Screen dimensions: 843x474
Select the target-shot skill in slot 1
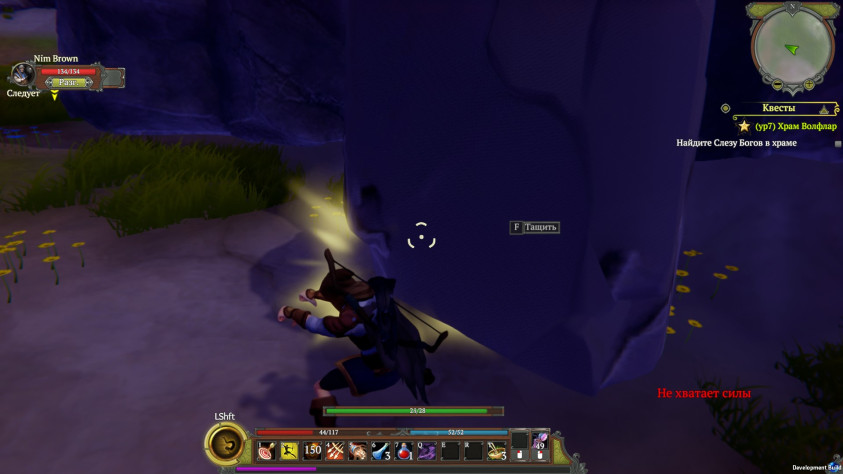pos(266,450)
